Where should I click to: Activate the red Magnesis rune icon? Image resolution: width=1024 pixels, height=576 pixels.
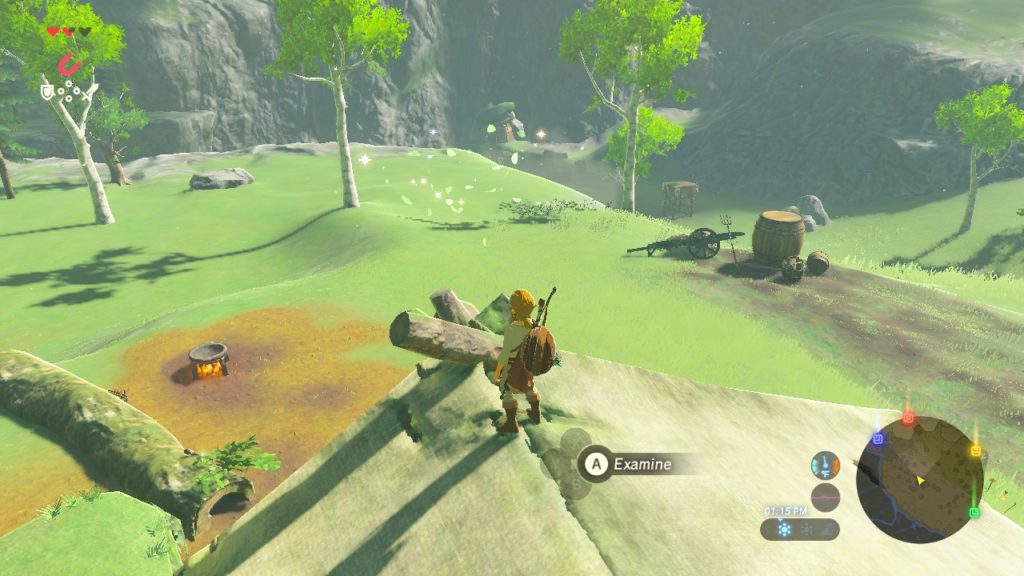point(68,65)
